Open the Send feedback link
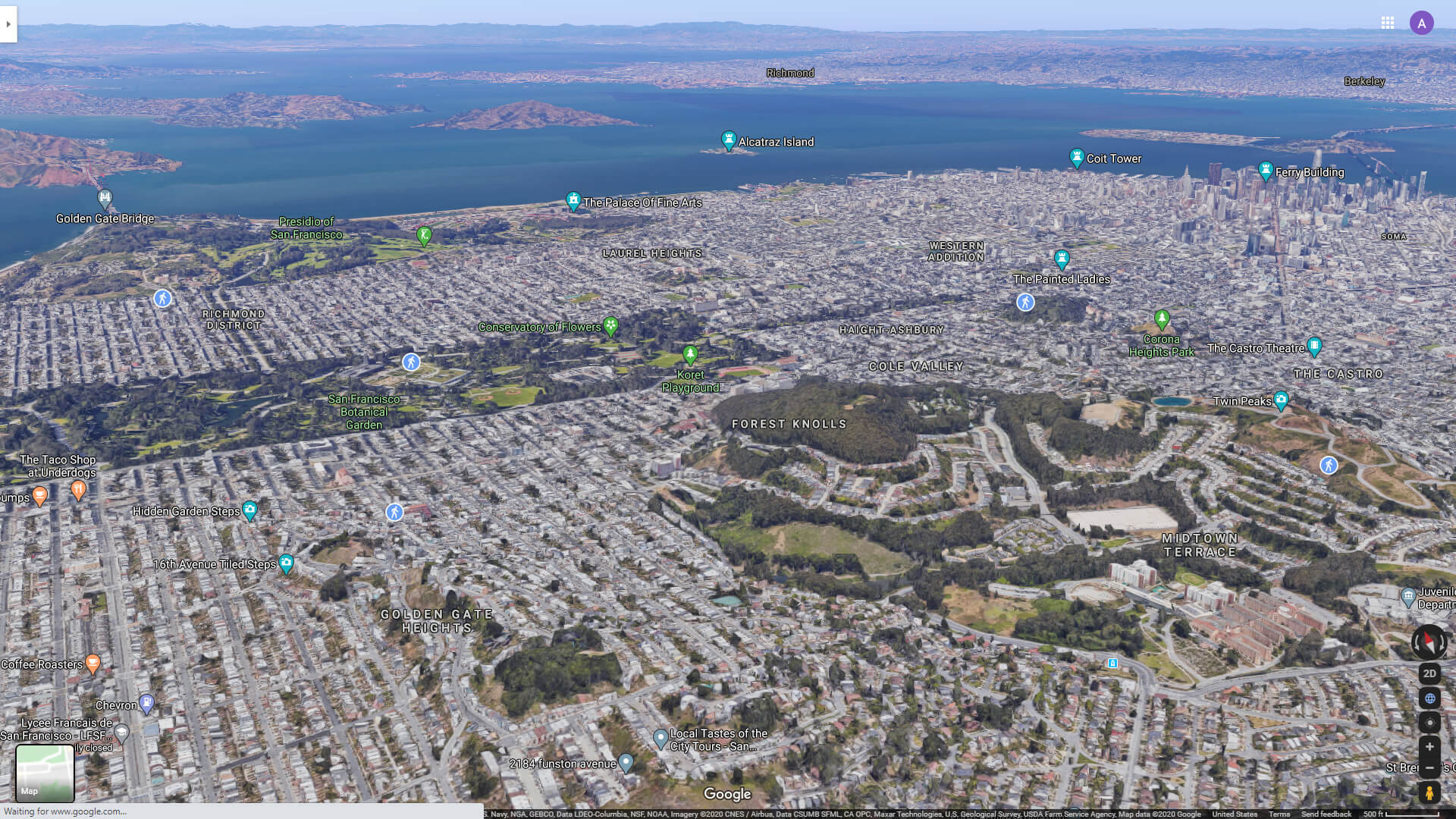This screenshot has width=1456, height=819. click(x=1326, y=813)
